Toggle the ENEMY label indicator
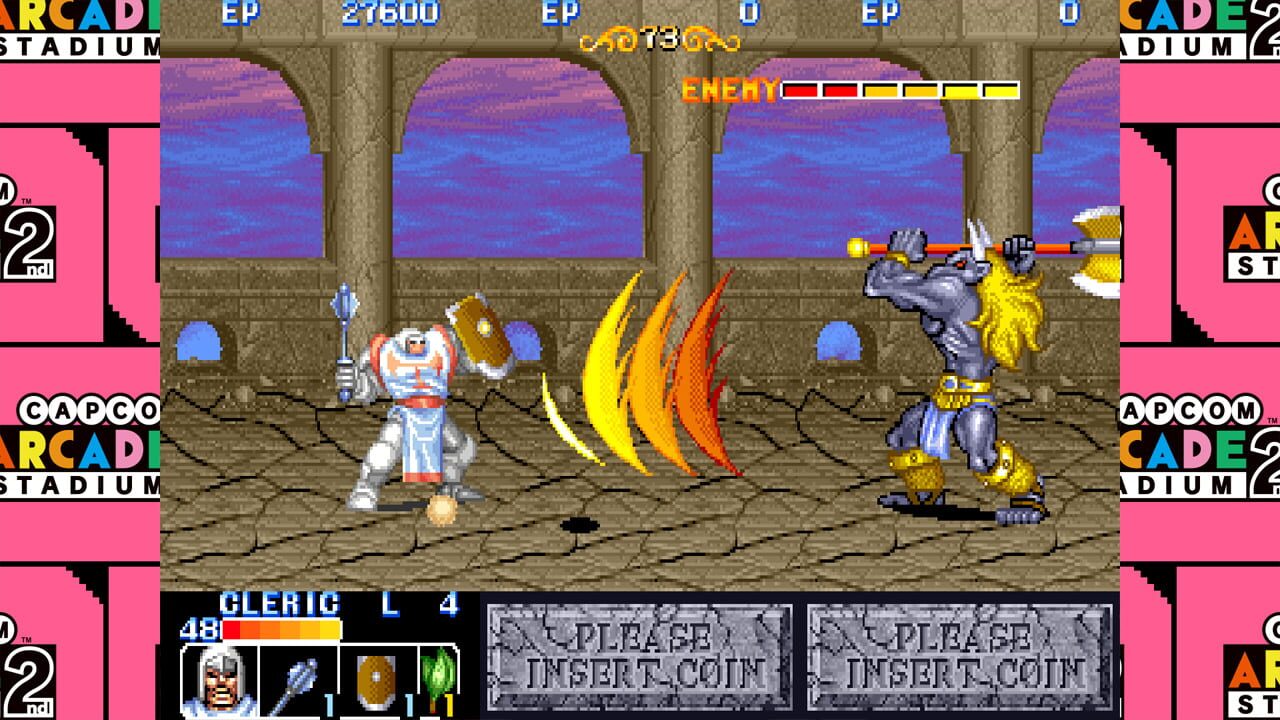The height and width of the screenshot is (720, 1280). tap(728, 90)
